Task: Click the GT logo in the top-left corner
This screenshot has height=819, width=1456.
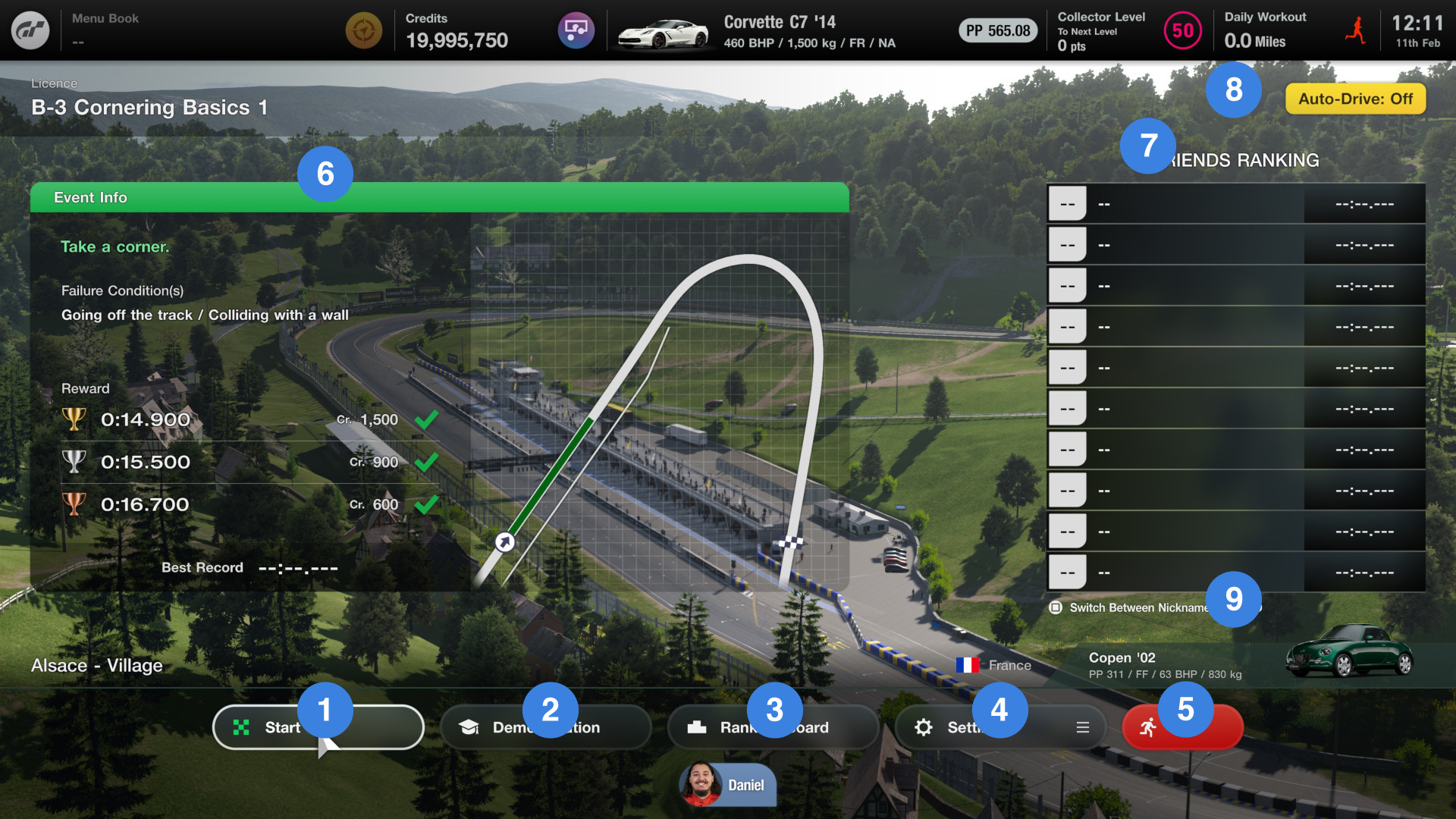Action: tap(31, 30)
